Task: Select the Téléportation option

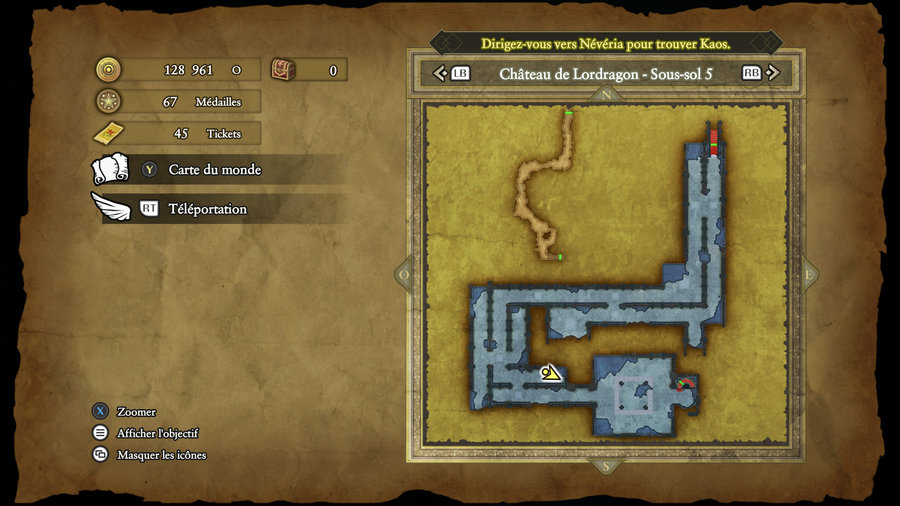Action: (207, 209)
